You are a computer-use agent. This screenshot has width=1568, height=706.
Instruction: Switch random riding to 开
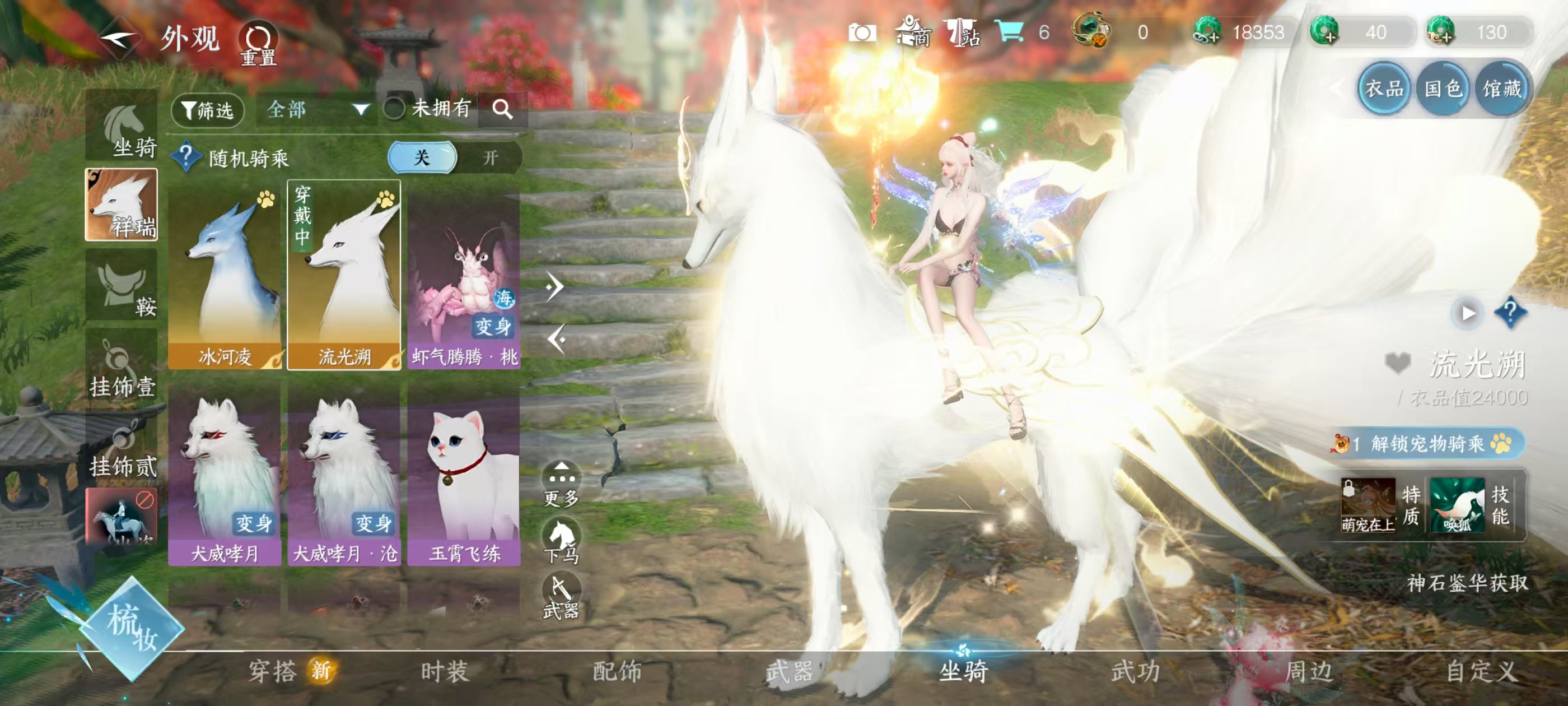point(490,158)
